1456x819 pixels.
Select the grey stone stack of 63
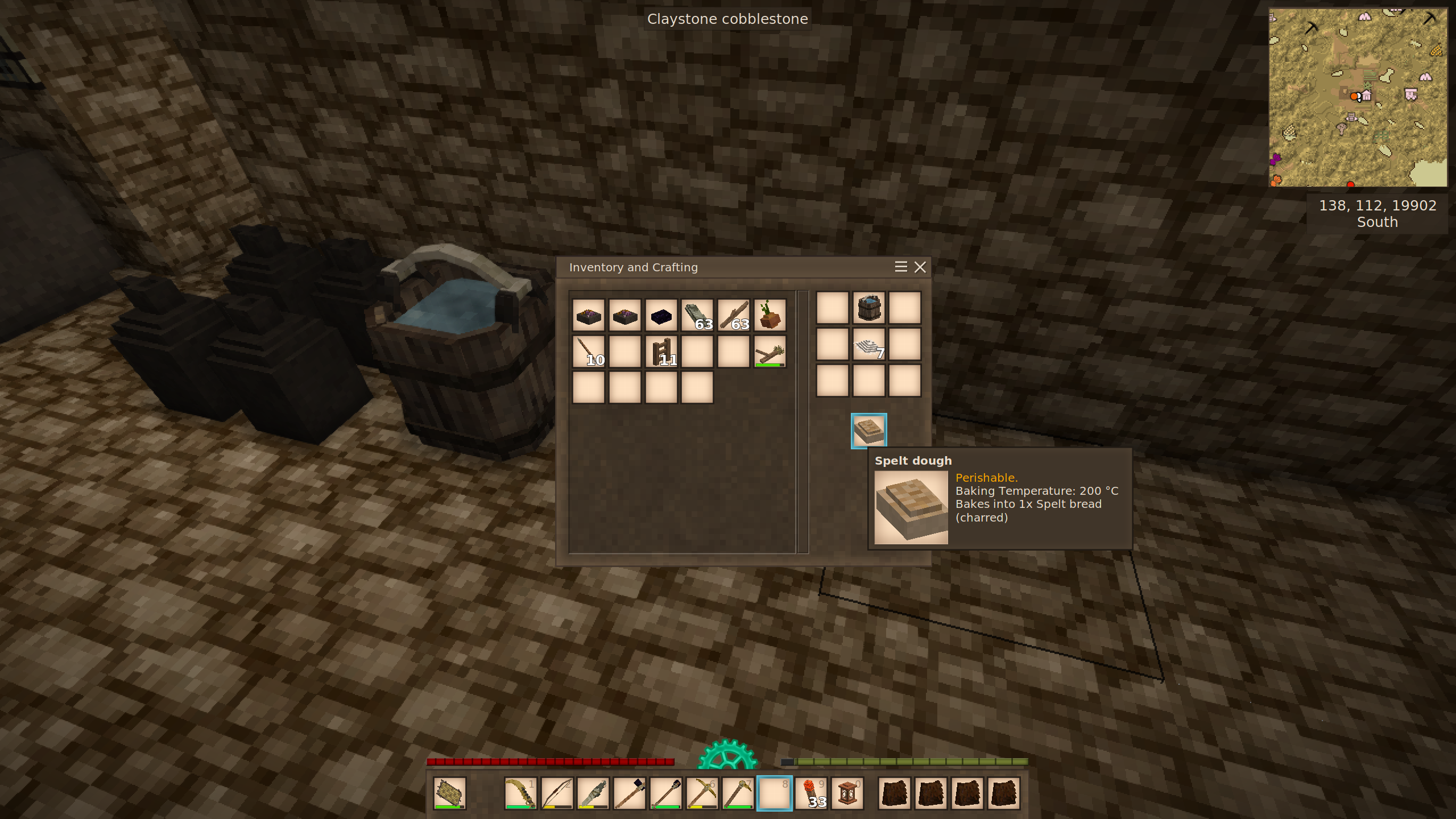[x=697, y=315]
